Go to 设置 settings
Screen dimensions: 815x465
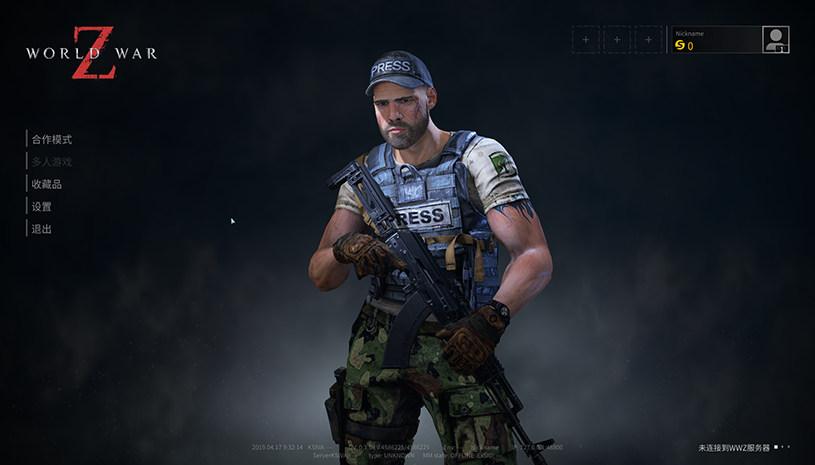pyautogui.click(x=42, y=206)
